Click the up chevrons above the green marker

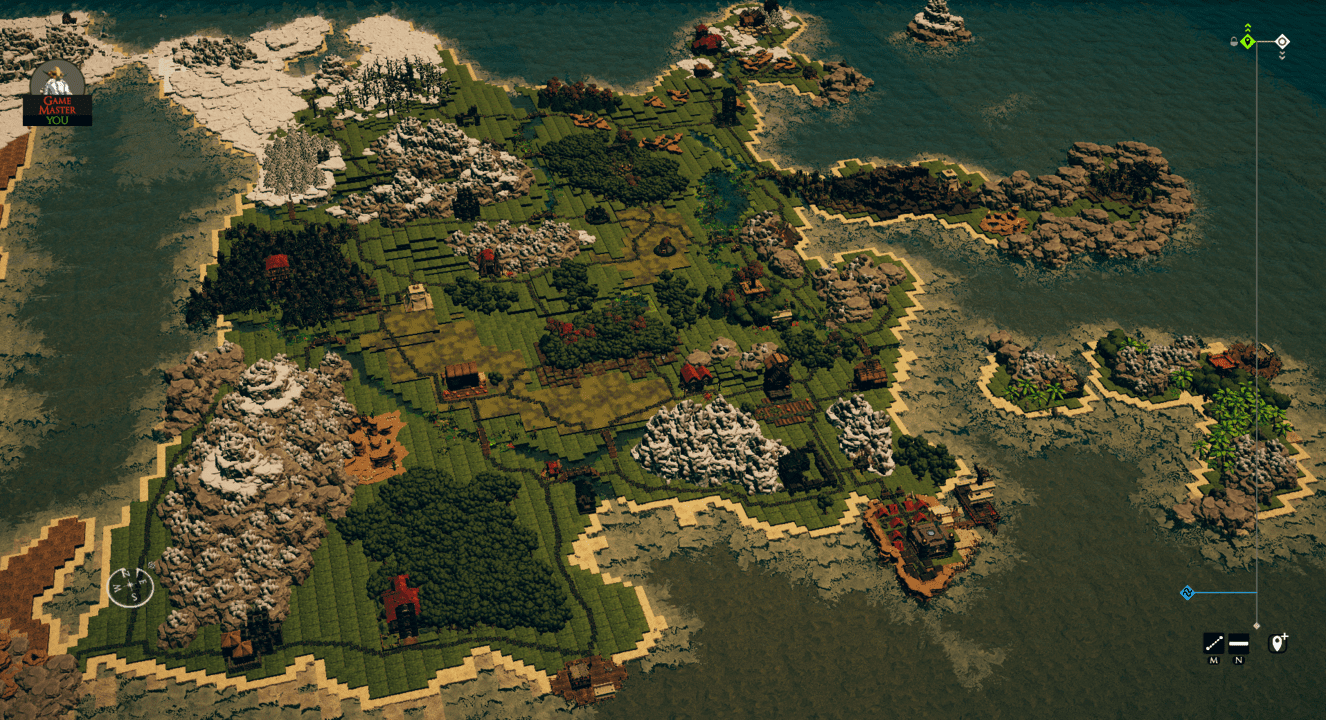coord(1248,27)
